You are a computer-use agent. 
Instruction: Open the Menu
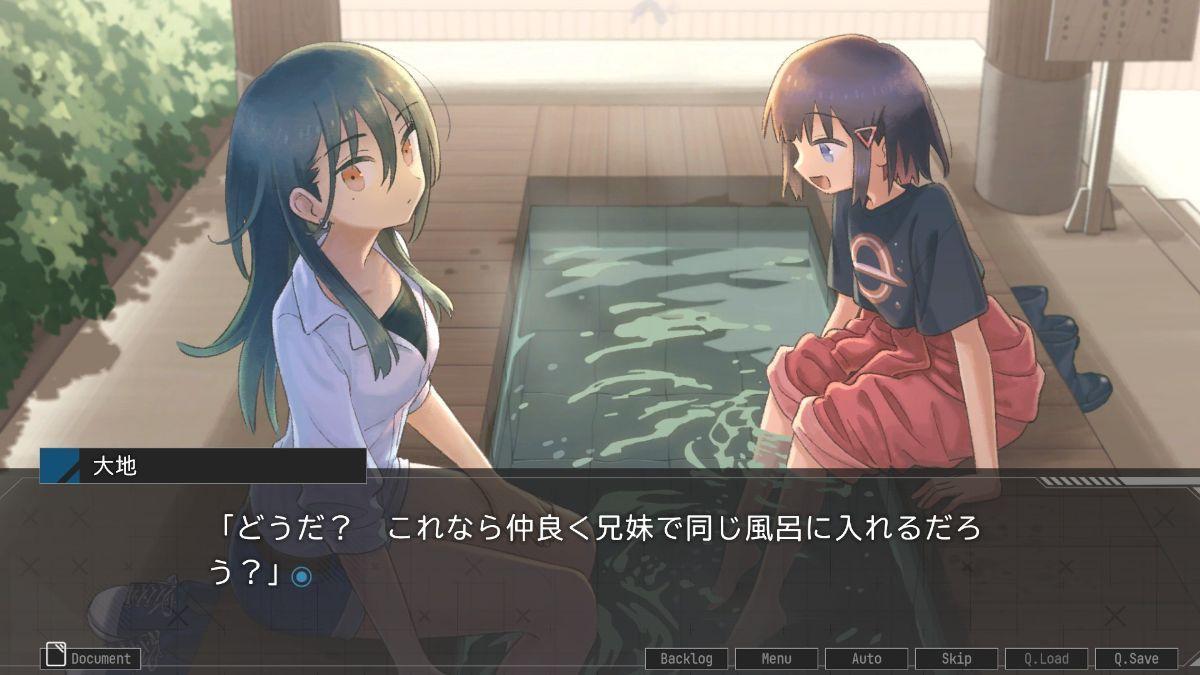(776, 659)
